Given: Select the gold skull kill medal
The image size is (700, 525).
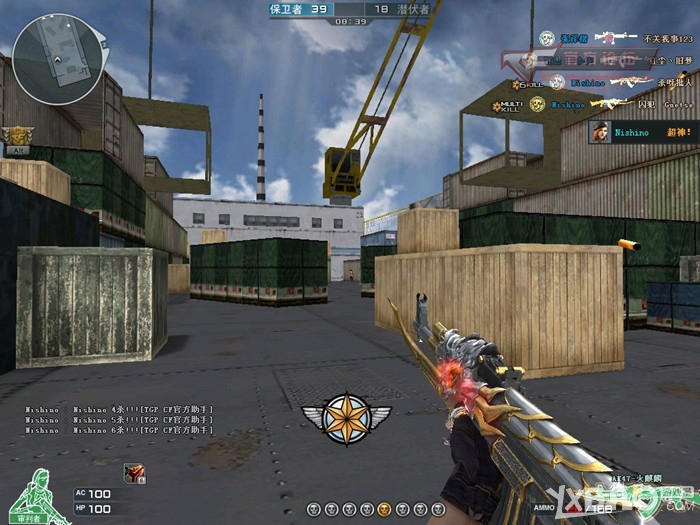Looking at the screenshot, I should [538, 104].
